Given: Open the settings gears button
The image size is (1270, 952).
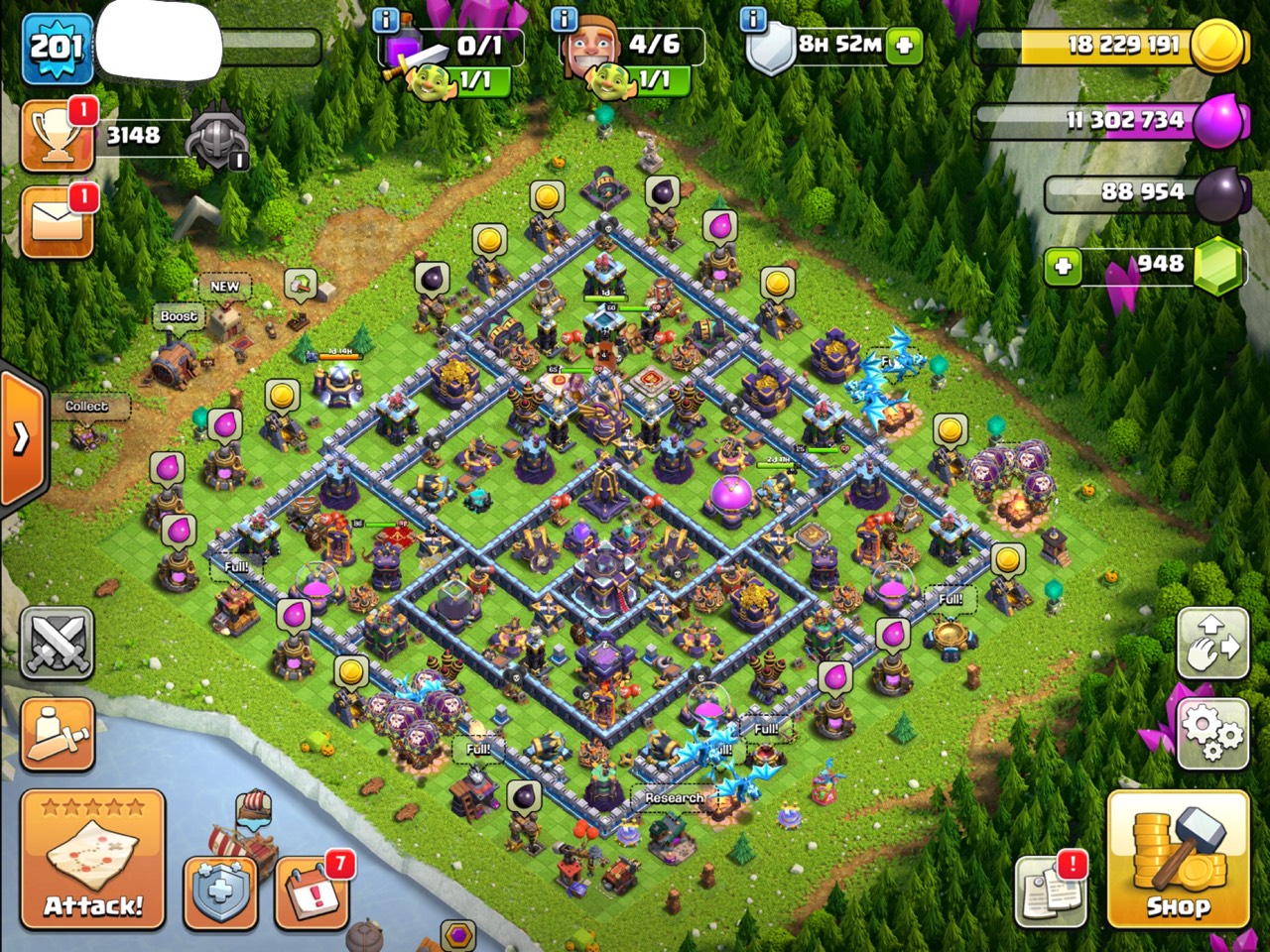Looking at the screenshot, I should point(1212,734).
